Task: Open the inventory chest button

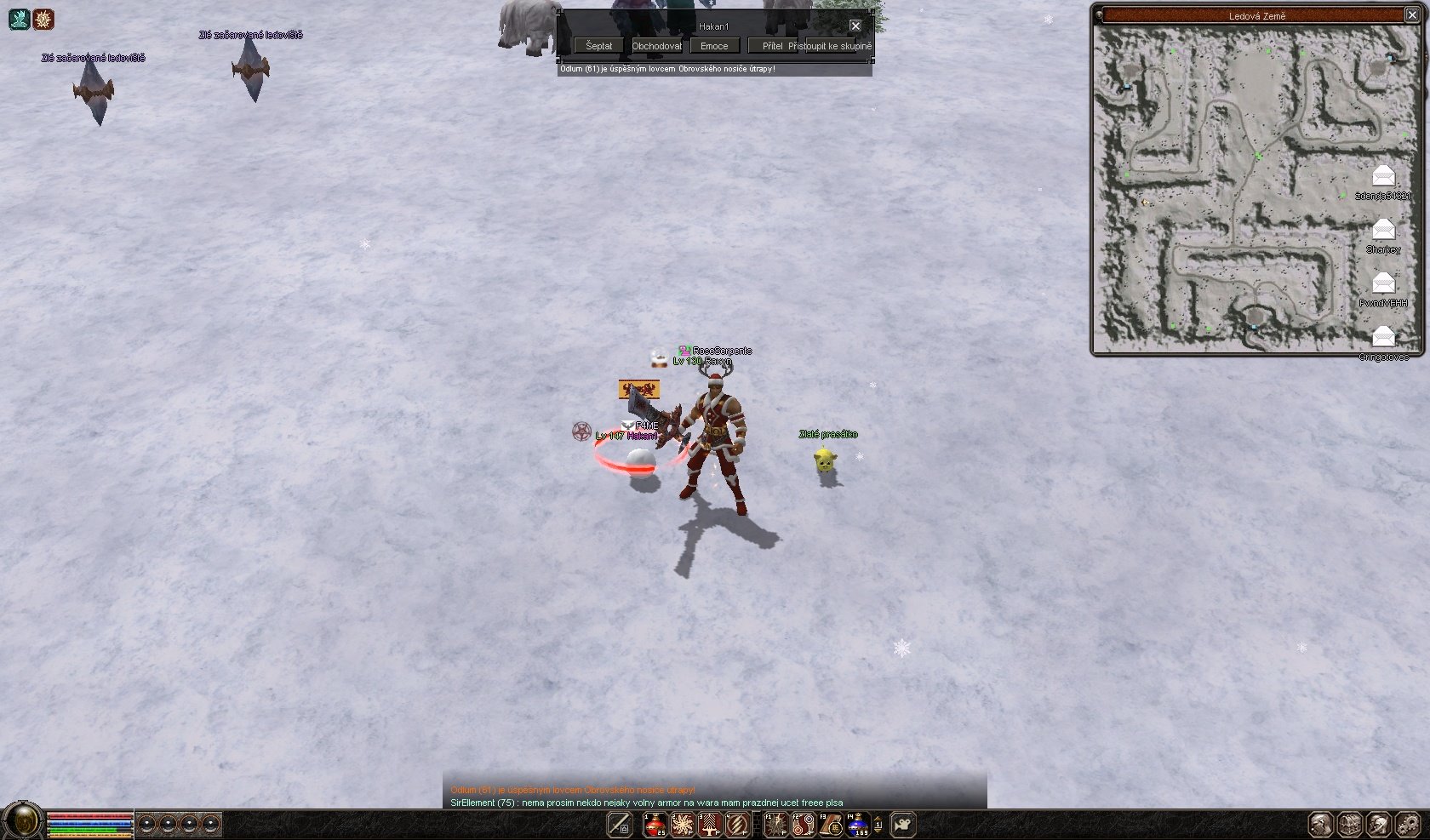Action: point(1350,825)
